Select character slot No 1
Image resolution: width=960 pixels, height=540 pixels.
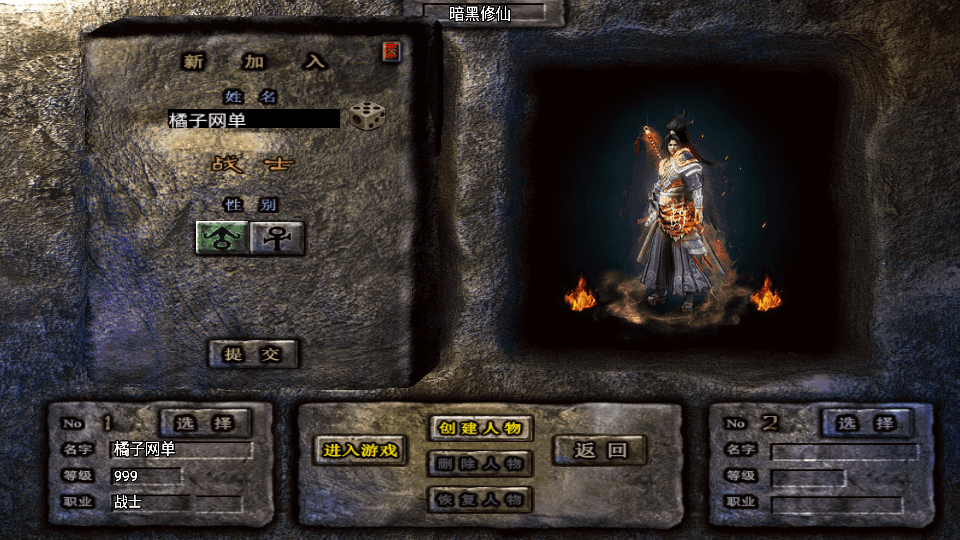pos(206,423)
